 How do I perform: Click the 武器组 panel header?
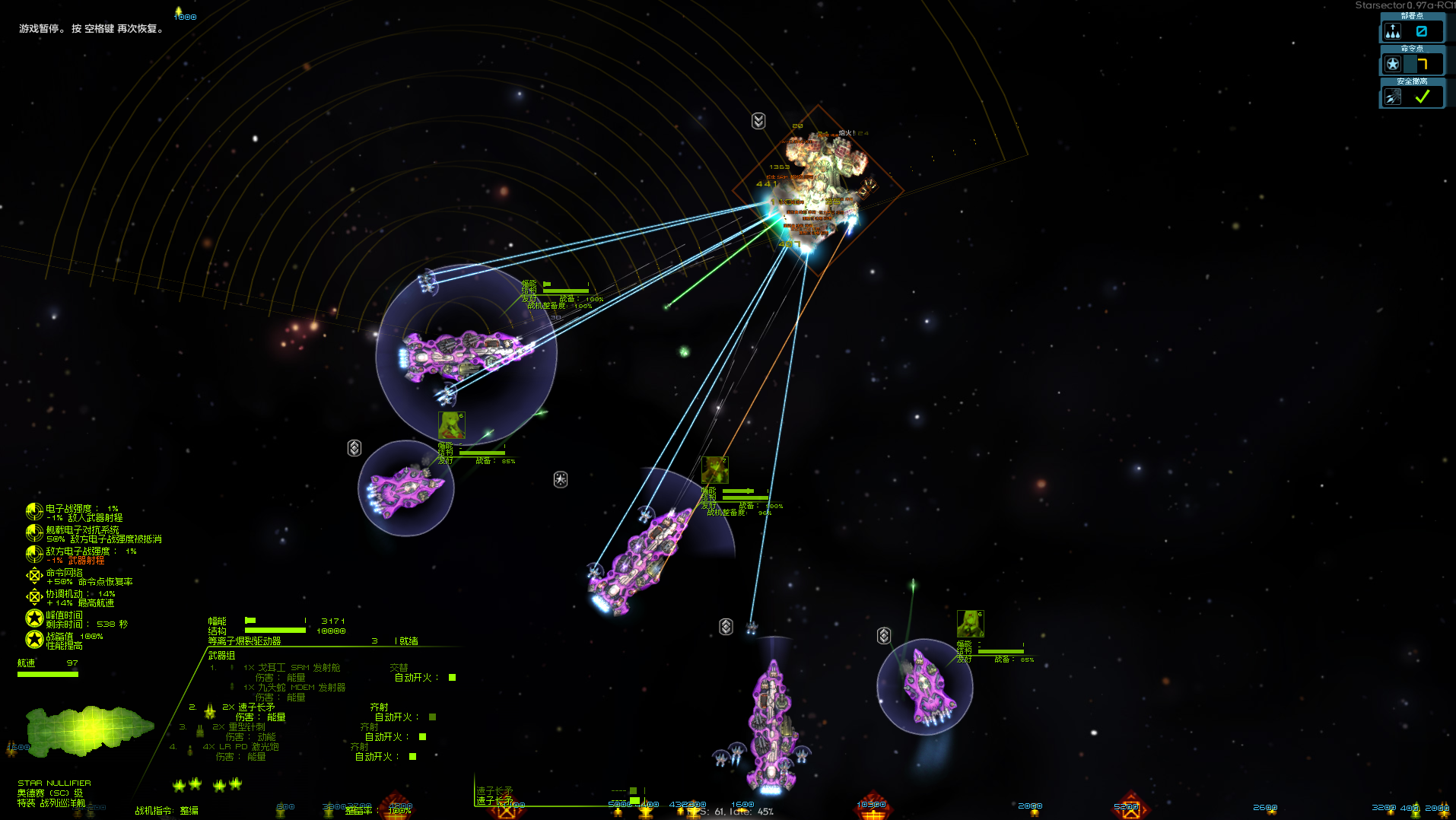pyautogui.click(x=221, y=656)
